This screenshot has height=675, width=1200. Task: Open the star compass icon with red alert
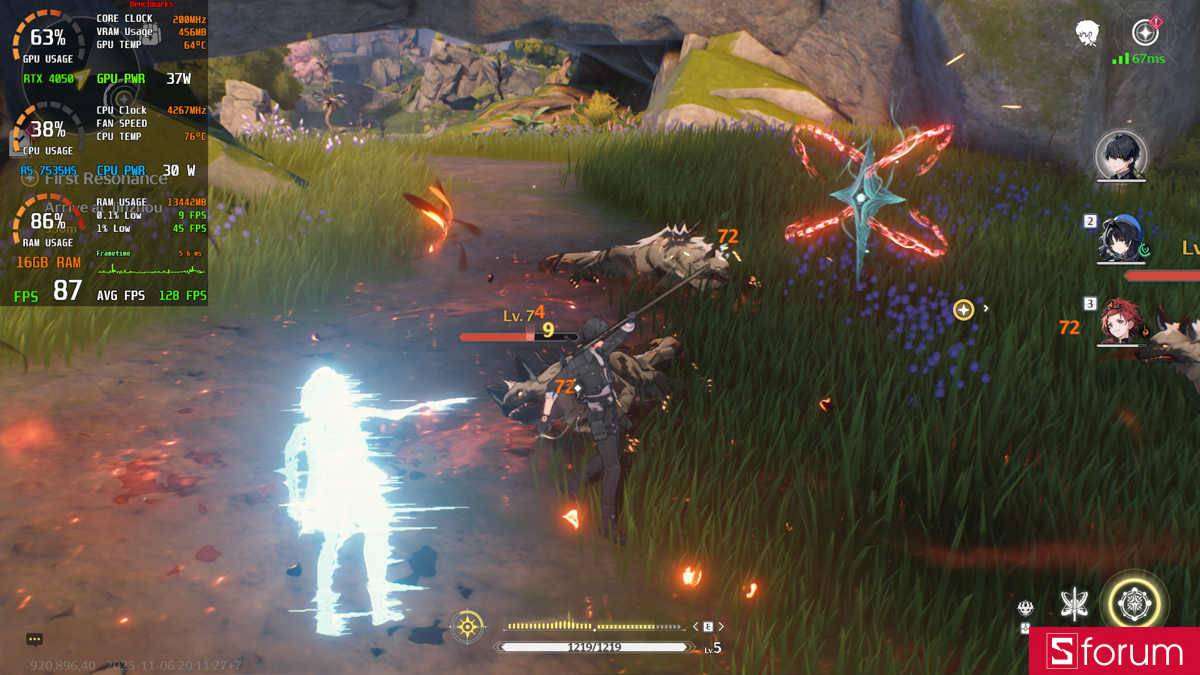pyautogui.click(x=1145, y=33)
